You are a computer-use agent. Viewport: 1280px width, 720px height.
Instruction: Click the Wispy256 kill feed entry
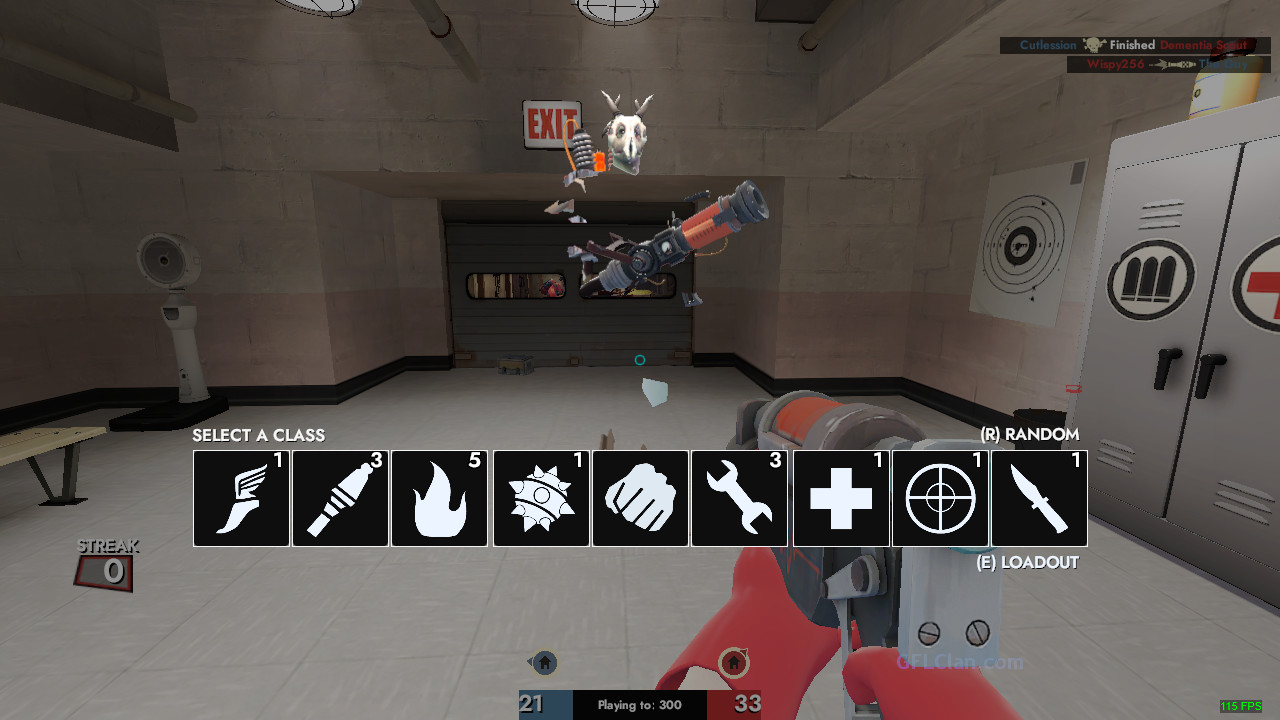tap(1113, 63)
